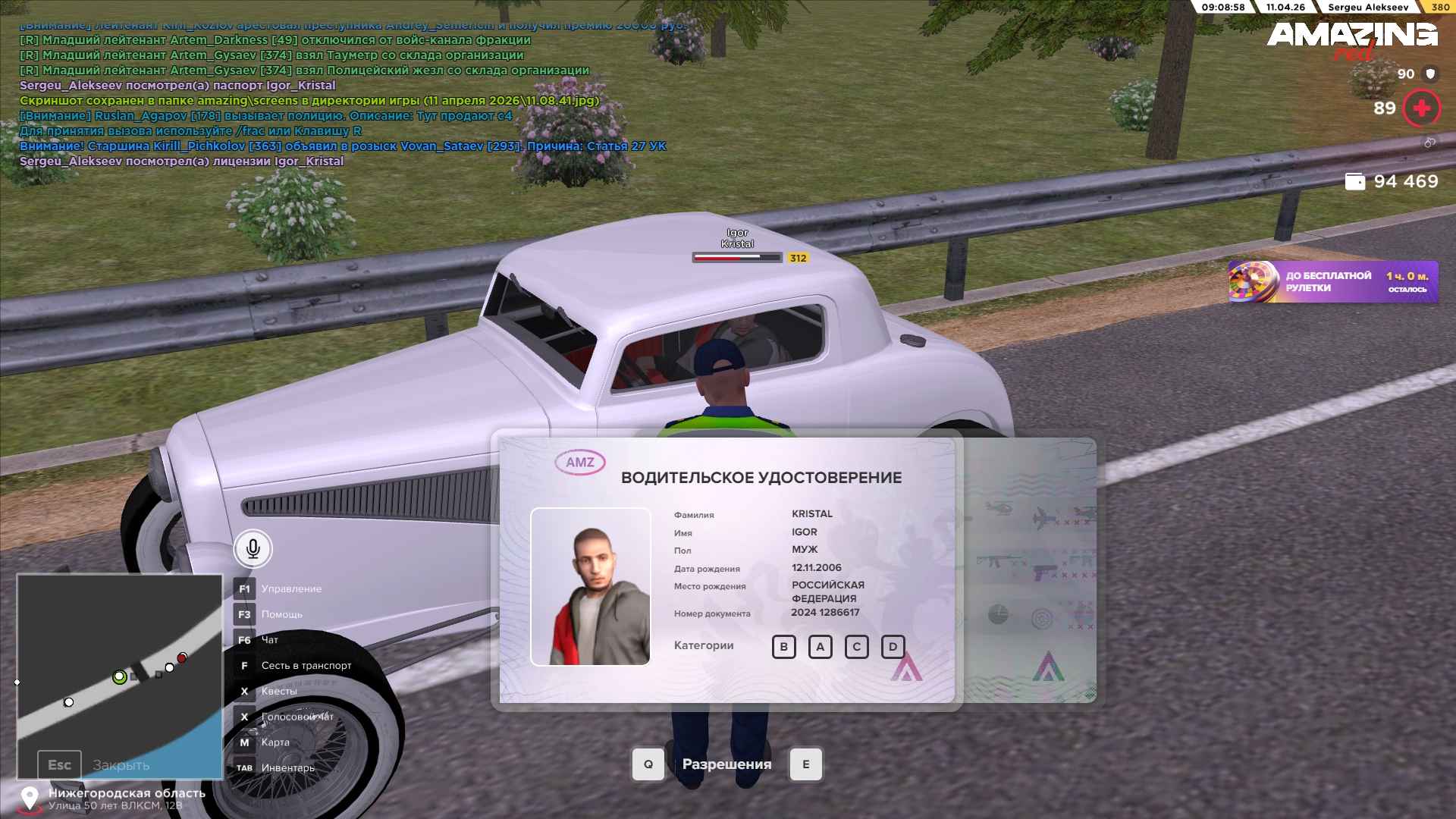Click the location pin icon
Image resolution: width=1456 pixels, height=819 pixels.
pos(30,798)
